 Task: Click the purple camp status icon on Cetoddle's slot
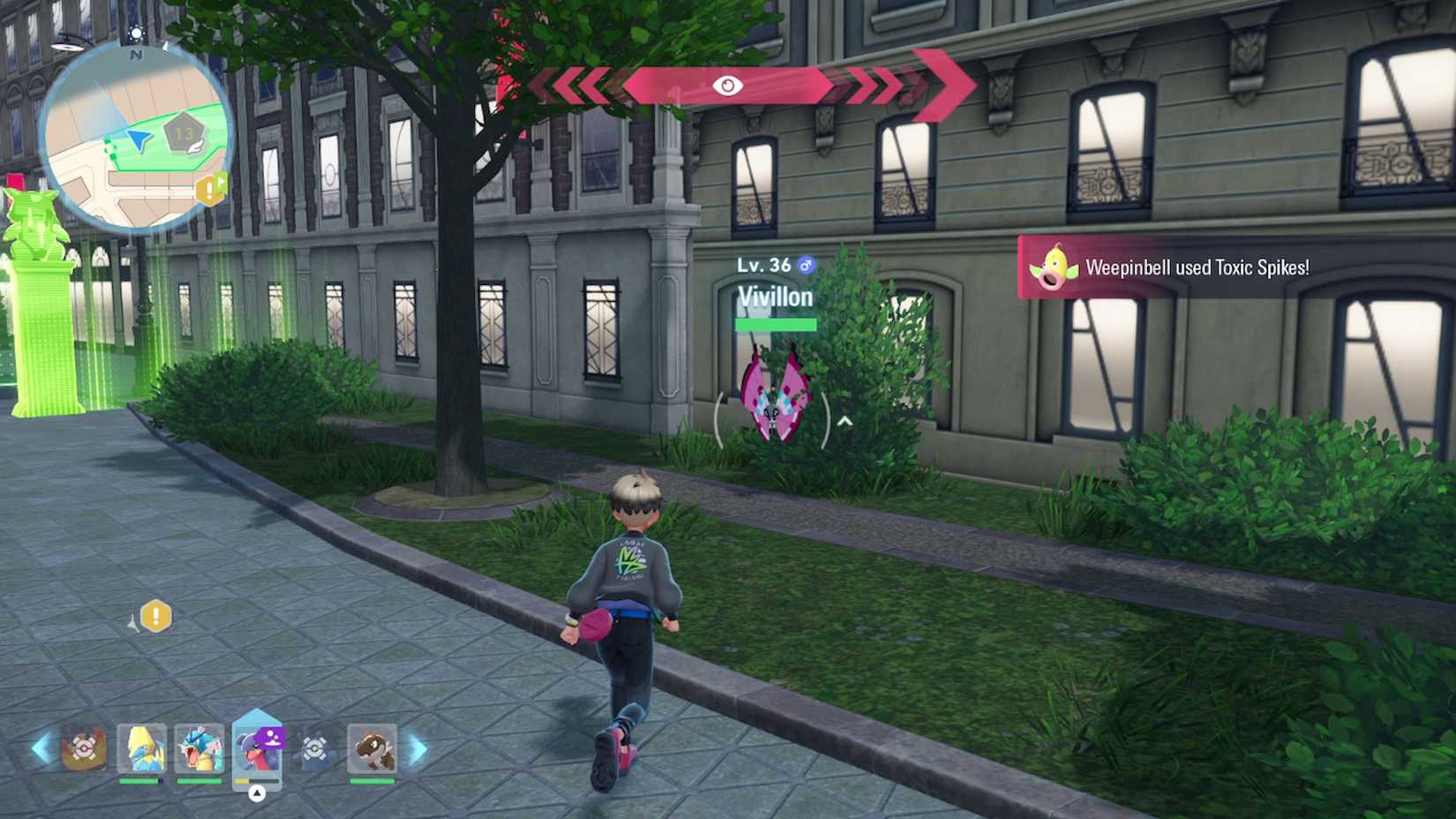tap(272, 738)
